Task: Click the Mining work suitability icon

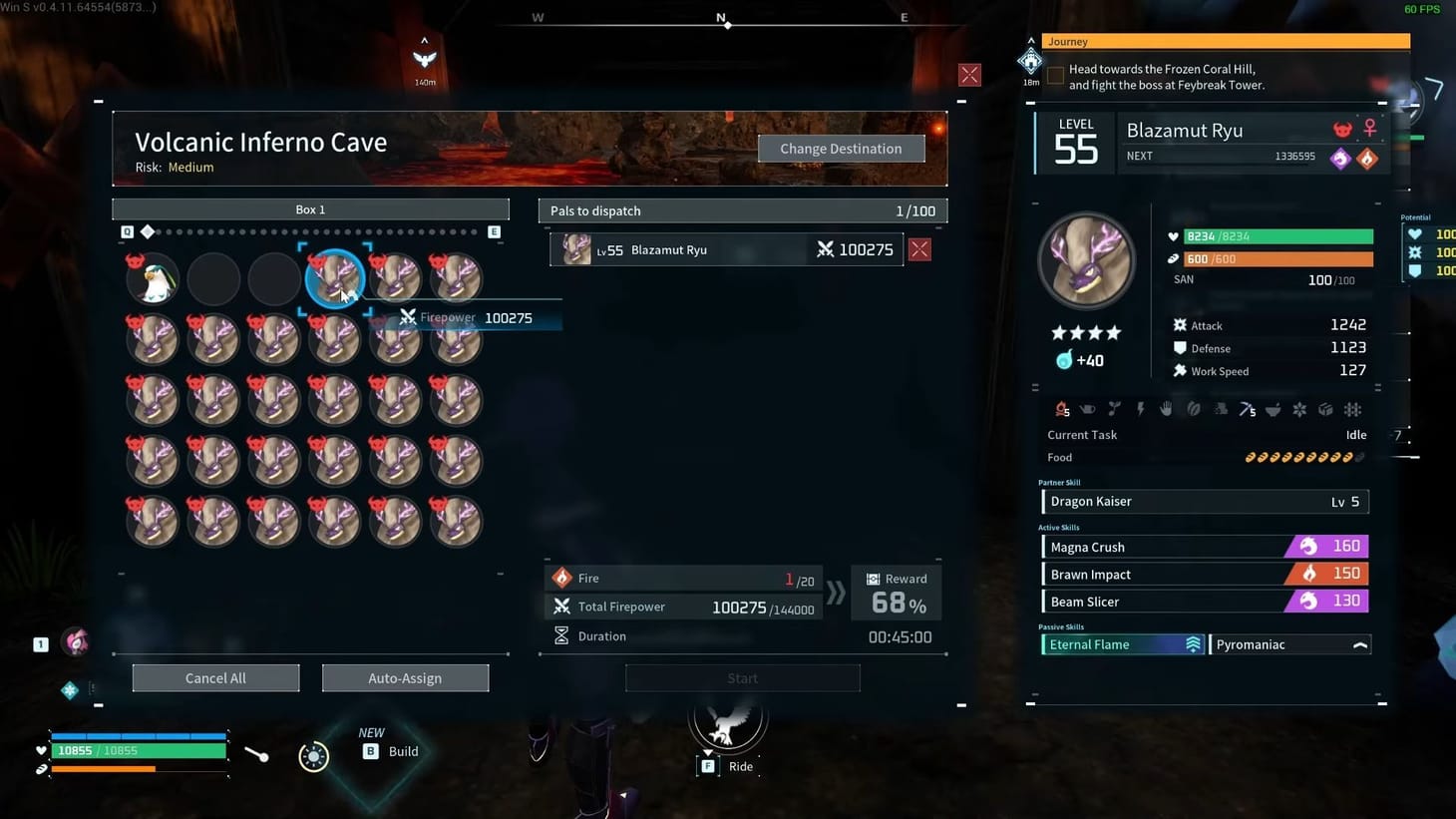Action: point(1245,409)
